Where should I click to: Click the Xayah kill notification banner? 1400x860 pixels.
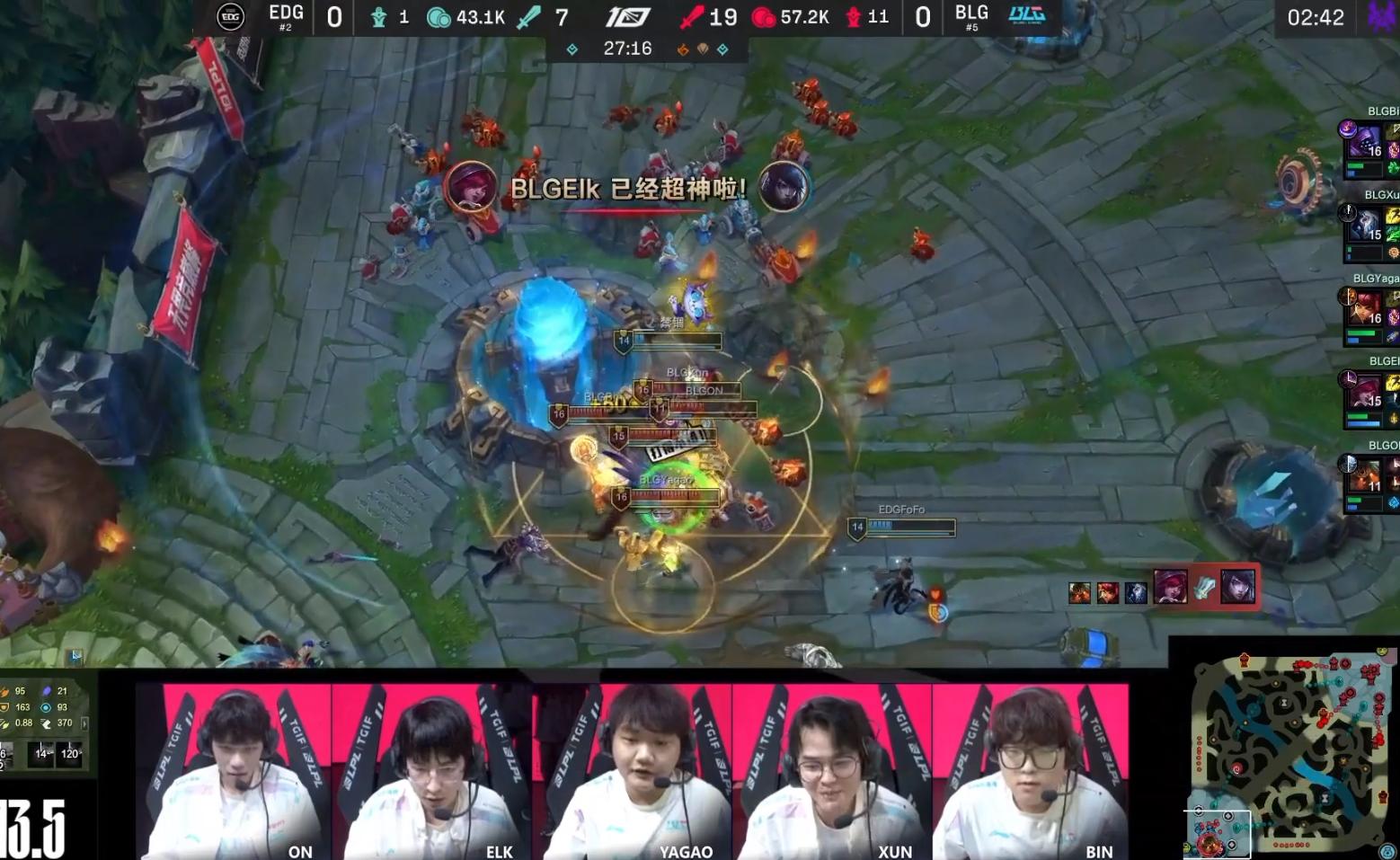(x=629, y=189)
